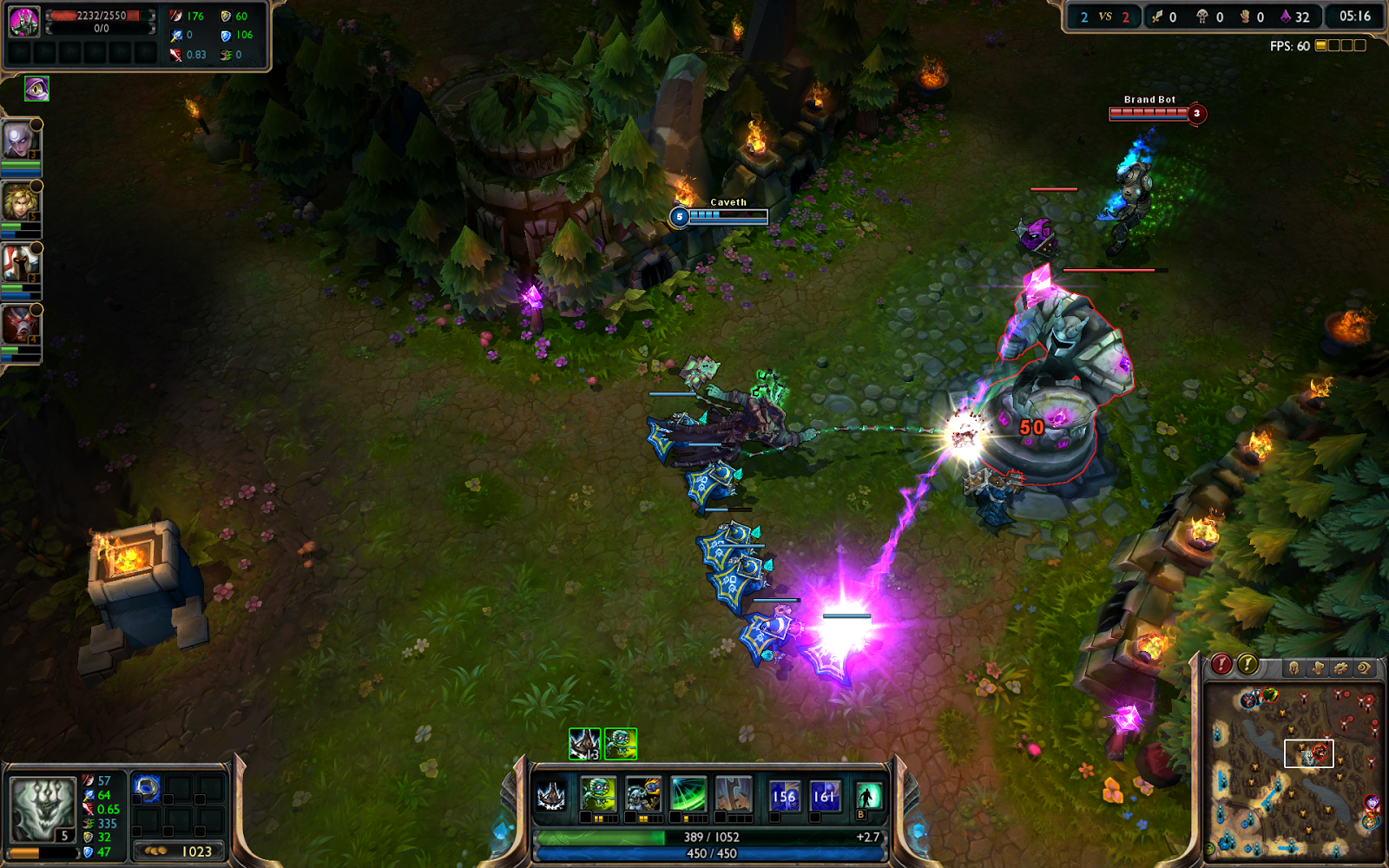Click the summoner spell on 161 second cooldown
Image resolution: width=1389 pixels, height=868 pixels.
click(823, 794)
